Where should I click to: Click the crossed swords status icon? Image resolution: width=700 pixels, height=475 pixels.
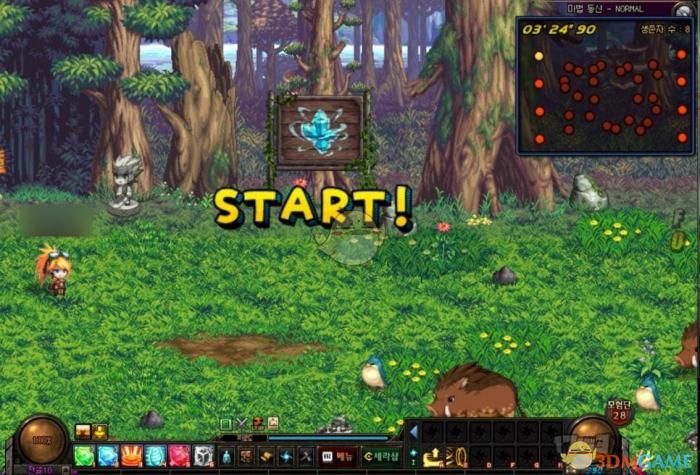pyautogui.click(x=241, y=423)
